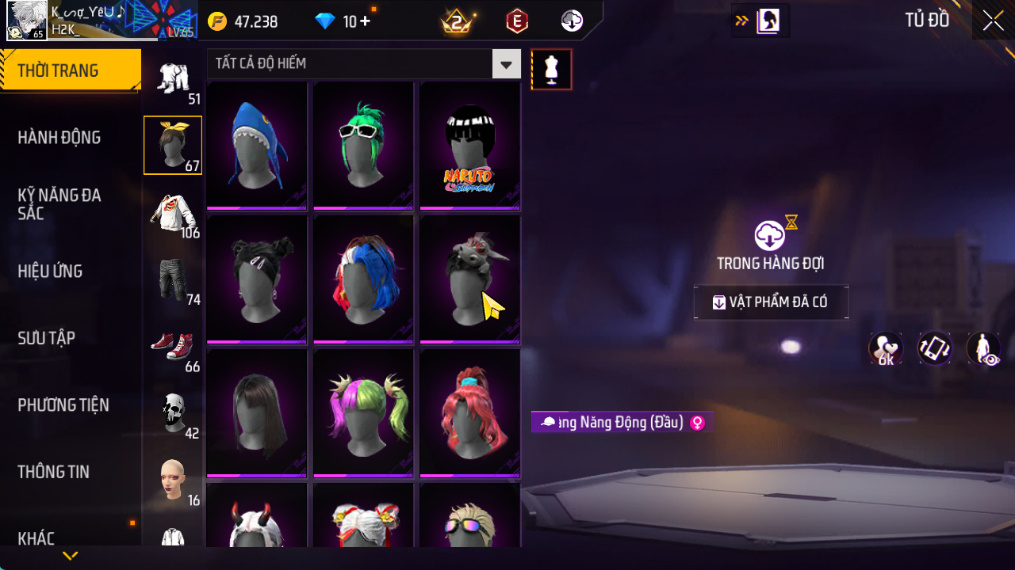This screenshot has width=1015, height=570.
Task: Select the red and blue split hair
Action: [363, 278]
